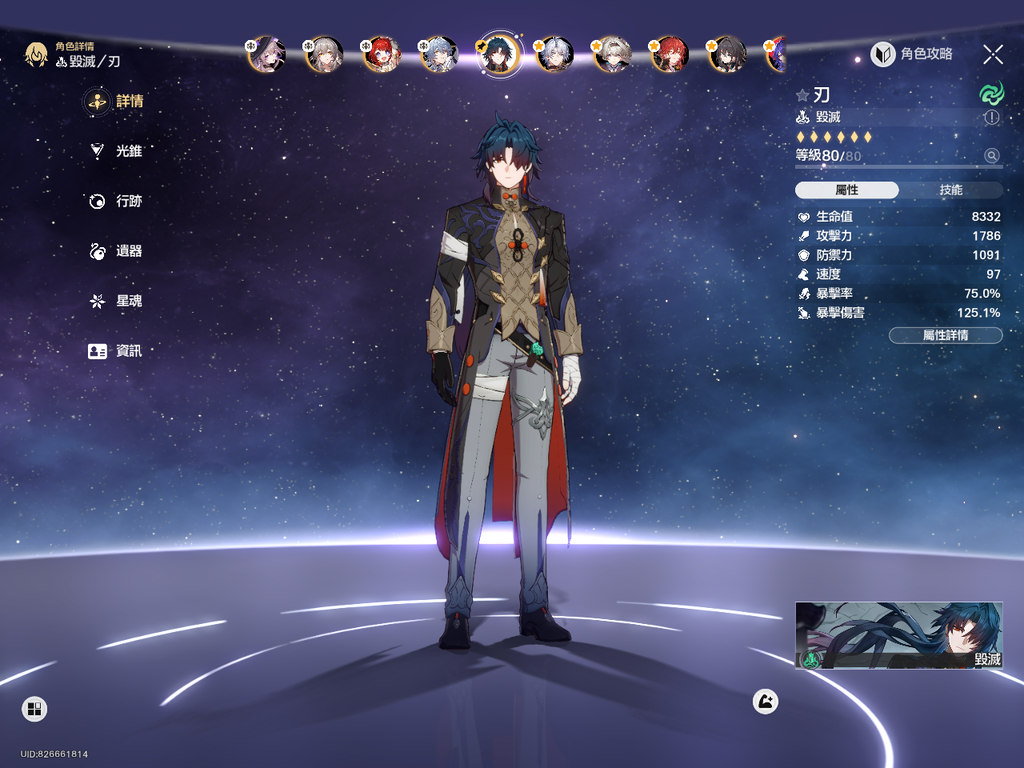
Task: Switch to the 技能 skills tab
Action: click(x=951, y=190)
